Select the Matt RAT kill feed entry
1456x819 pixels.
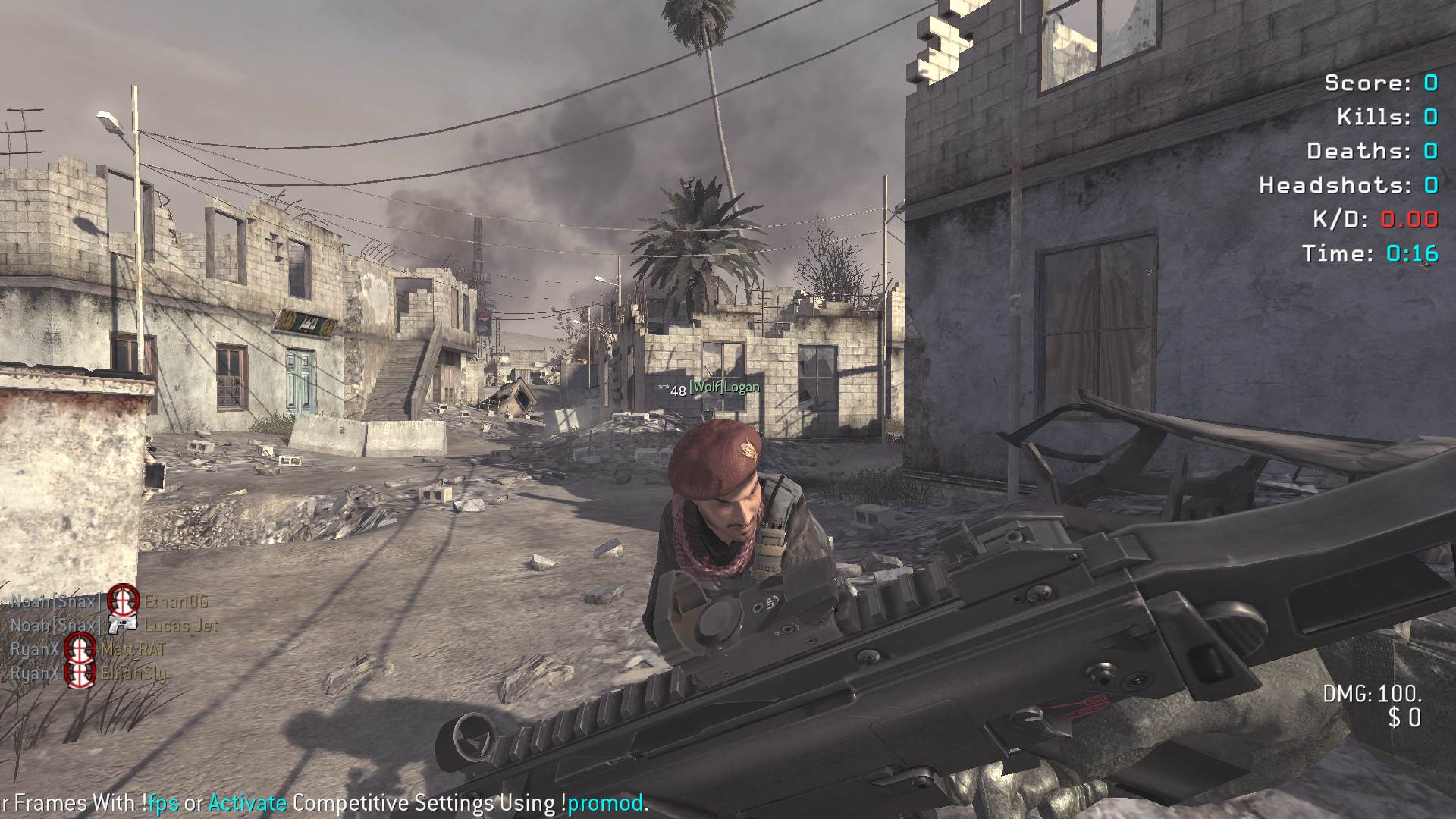click(133, 649)
